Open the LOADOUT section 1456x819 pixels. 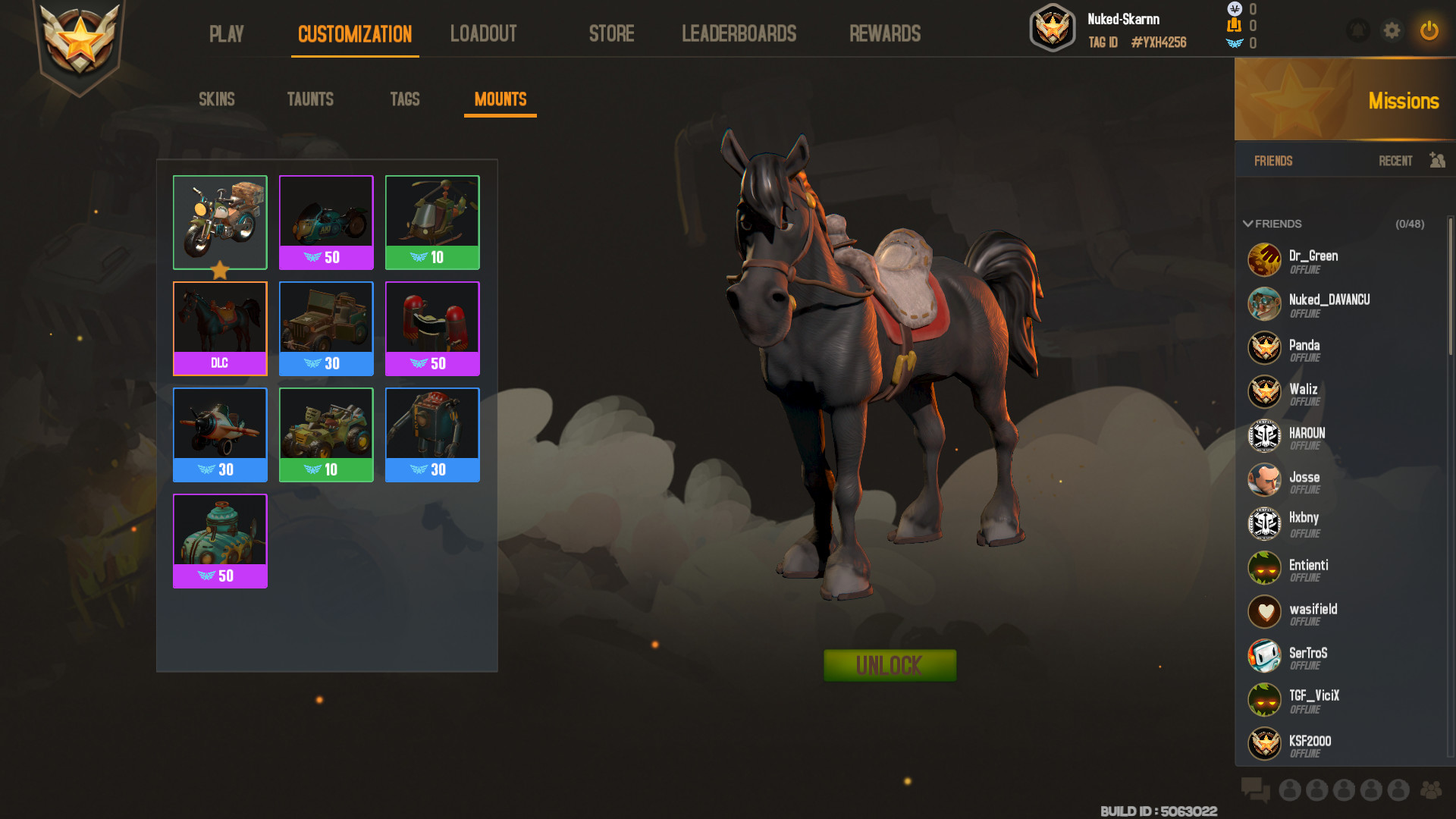point(483,33)
